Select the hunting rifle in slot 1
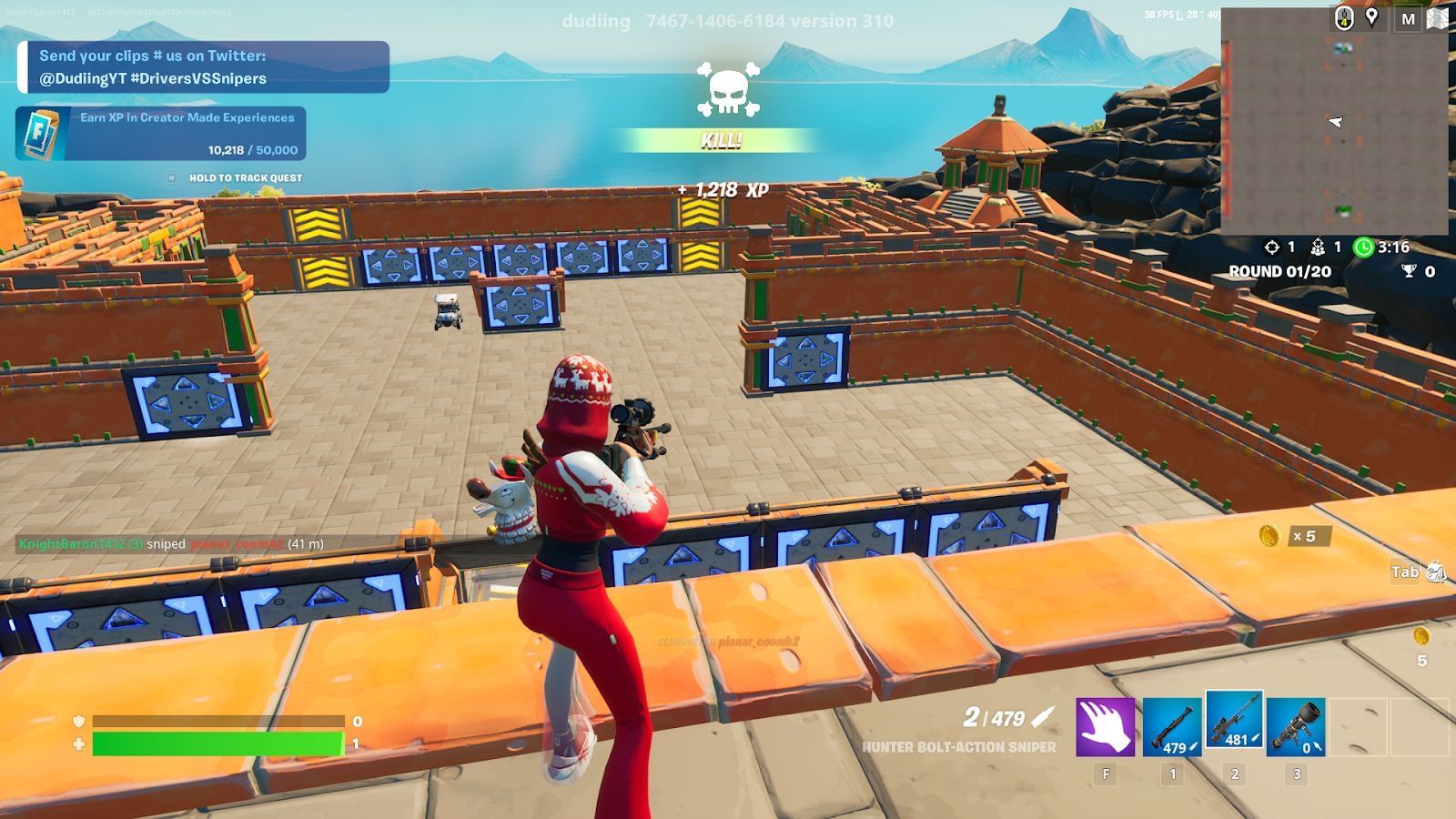This screenshot has width=1456, height=819. point(1172,728)
